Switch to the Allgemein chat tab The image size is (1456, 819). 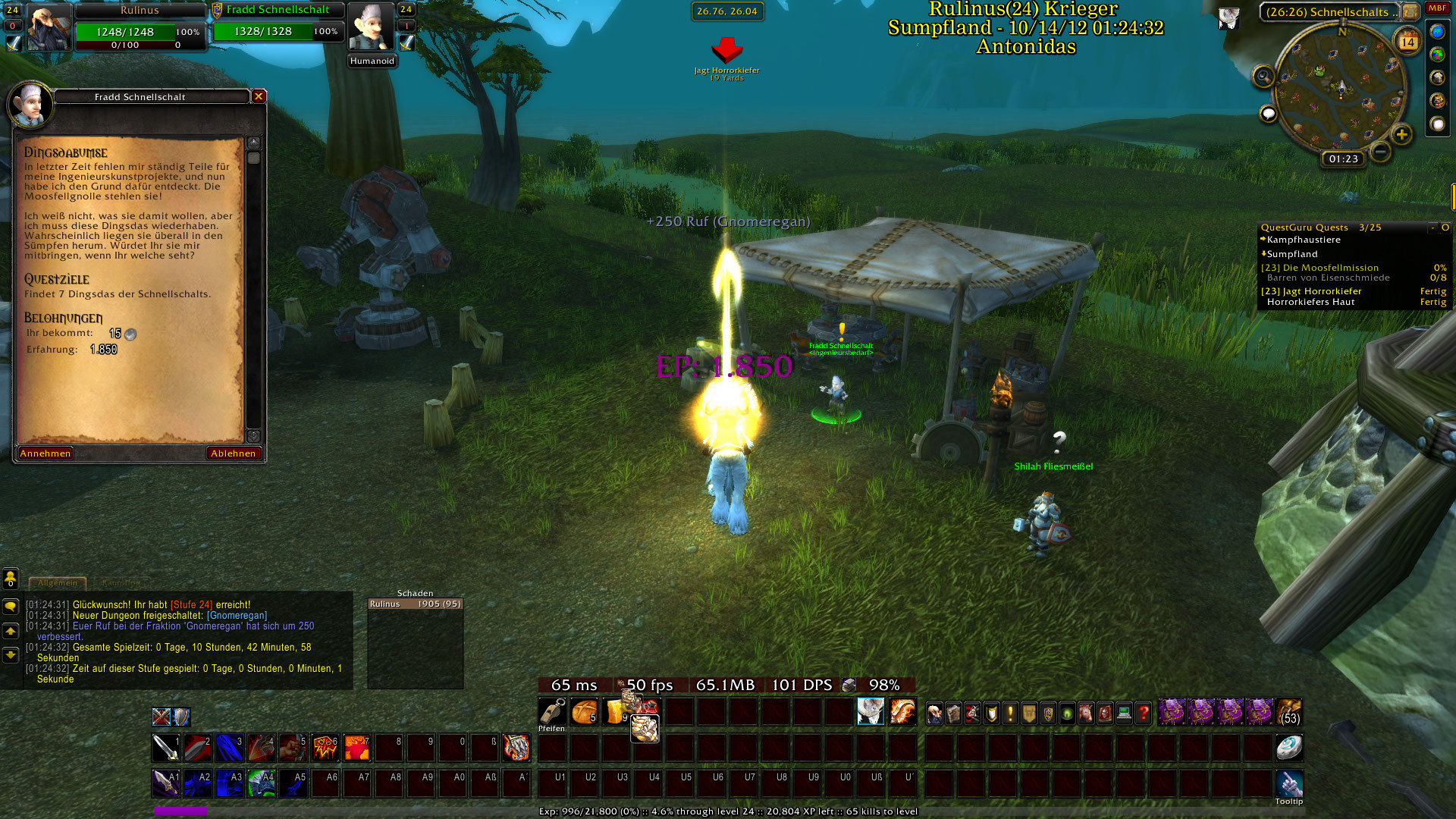pos(58,583)
